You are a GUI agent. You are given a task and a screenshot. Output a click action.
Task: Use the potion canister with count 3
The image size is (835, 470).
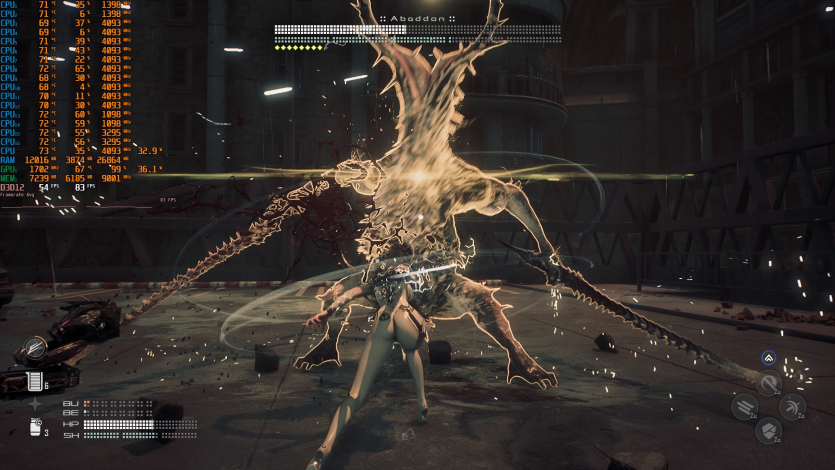click(35, 427)
